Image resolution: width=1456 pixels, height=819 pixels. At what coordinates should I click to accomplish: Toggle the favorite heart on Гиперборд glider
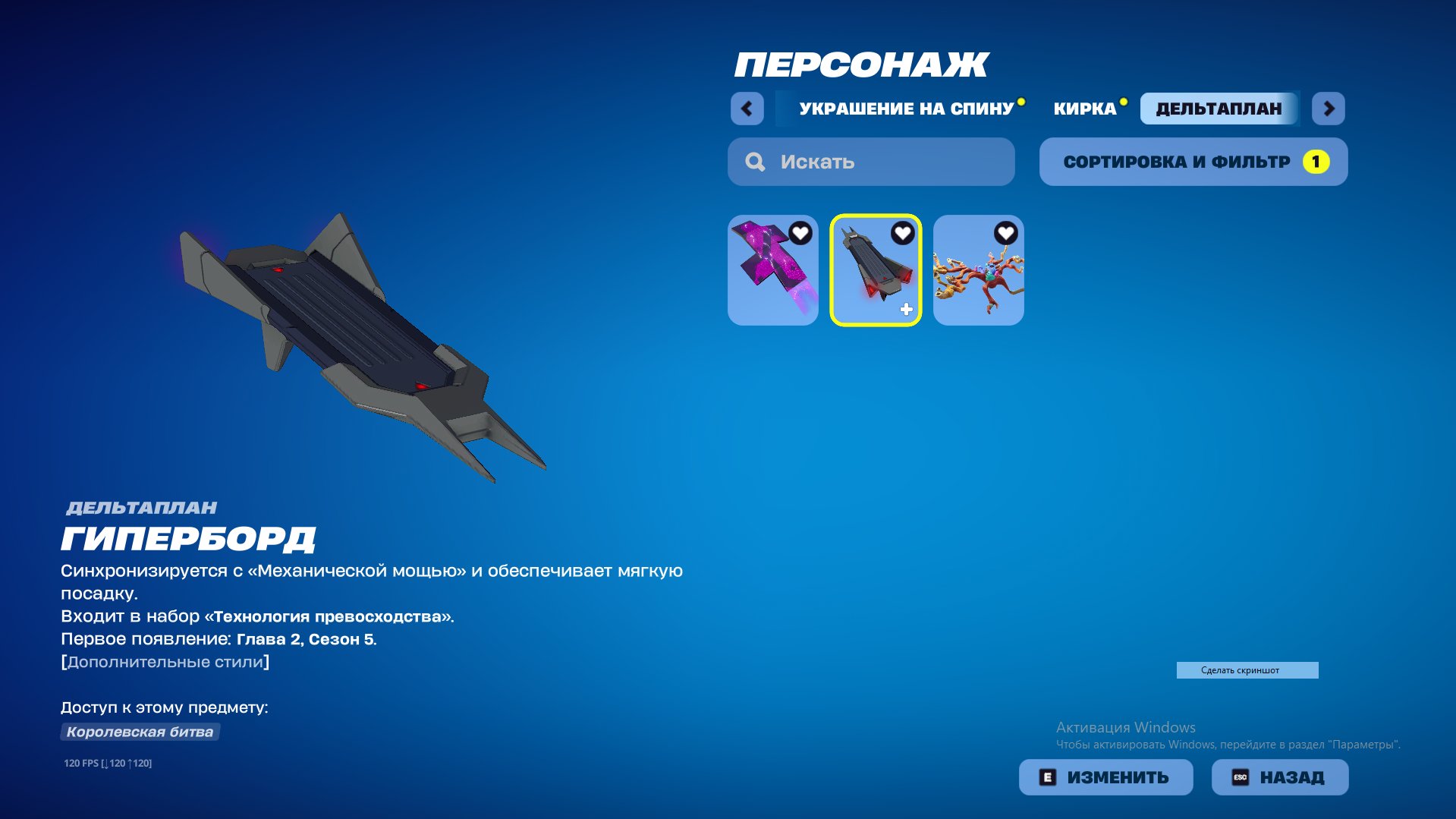901,235
